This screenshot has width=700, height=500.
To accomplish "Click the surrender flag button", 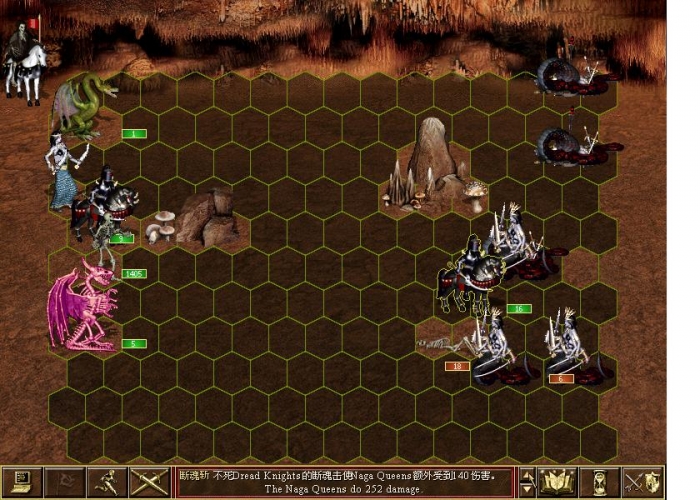I will click(x=63, y=482).
